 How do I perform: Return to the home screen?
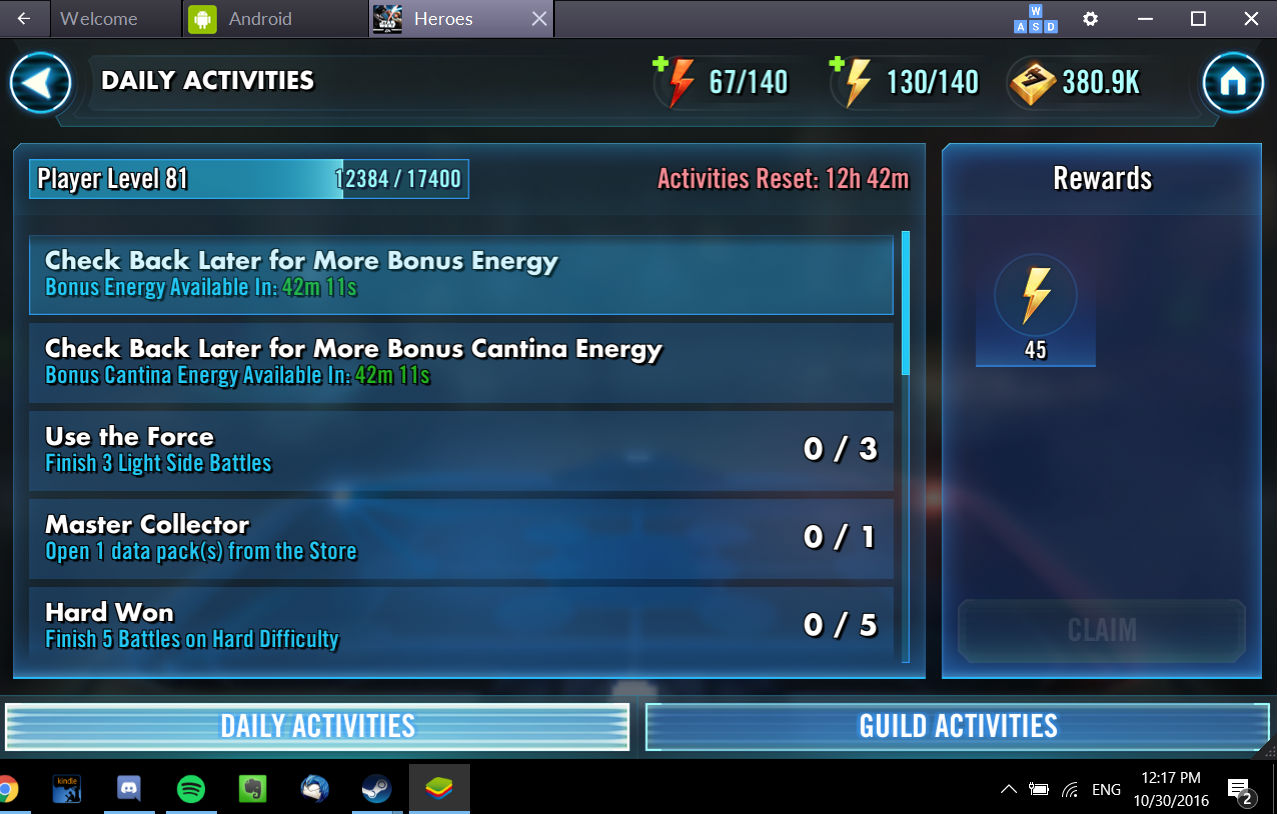pos(1233,82)
